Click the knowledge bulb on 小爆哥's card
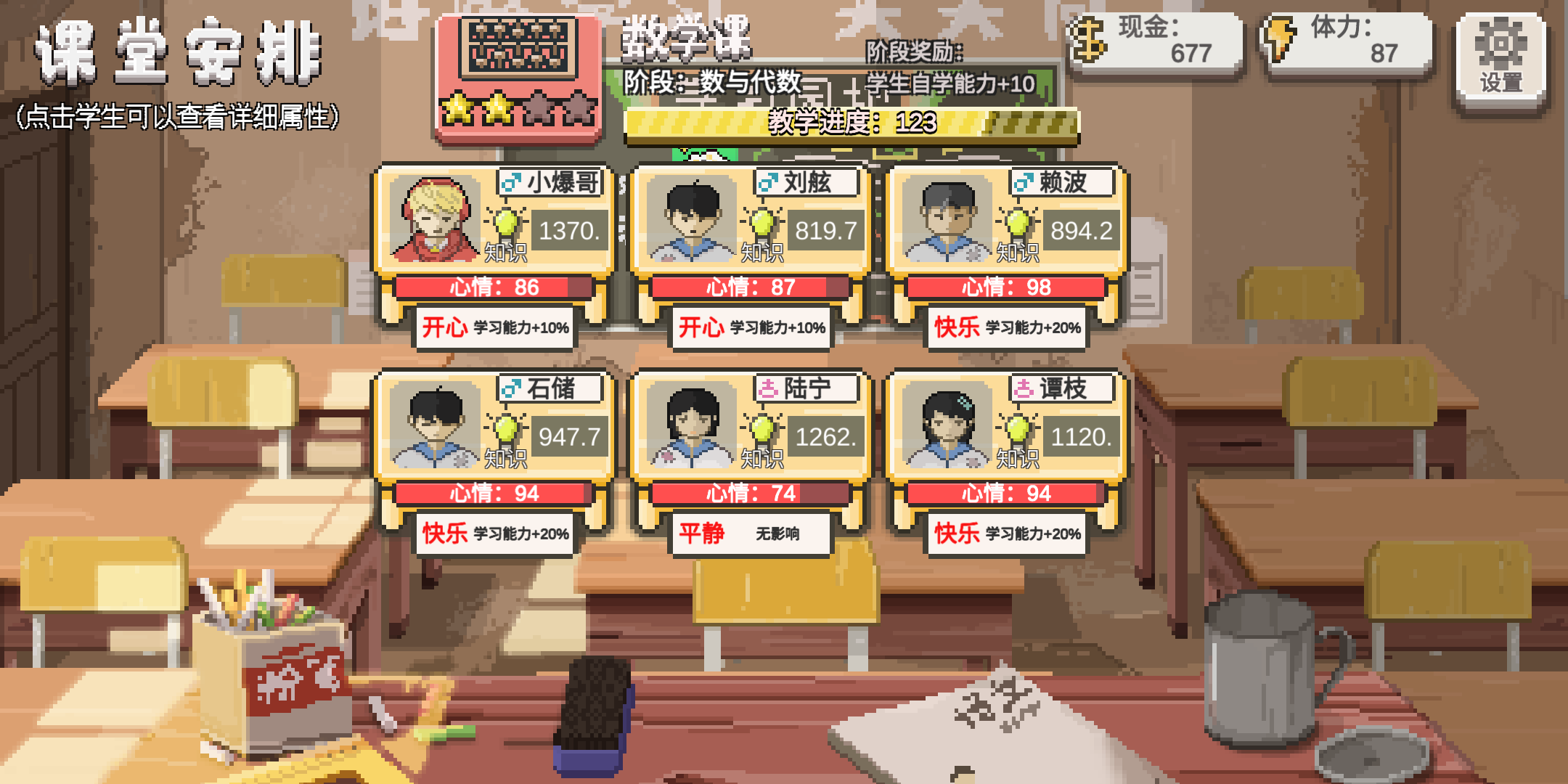Viewport: 1568px width, 784px height. [507, 221]
